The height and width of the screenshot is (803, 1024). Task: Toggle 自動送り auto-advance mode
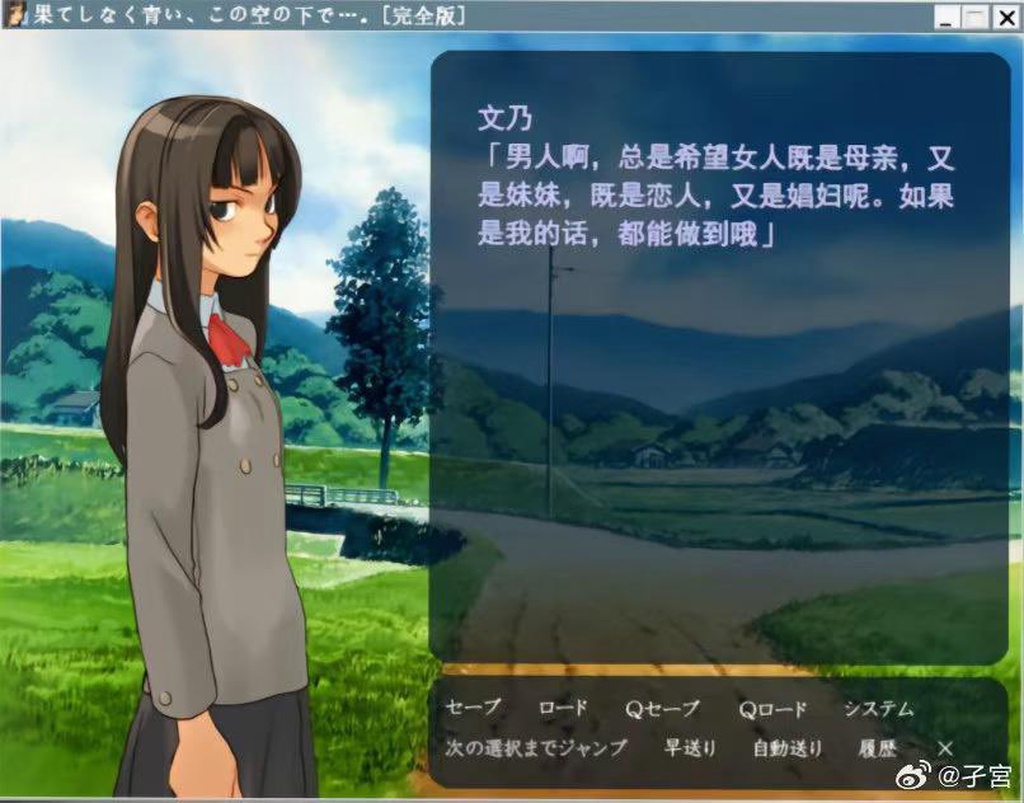click(x=788, y=747)
